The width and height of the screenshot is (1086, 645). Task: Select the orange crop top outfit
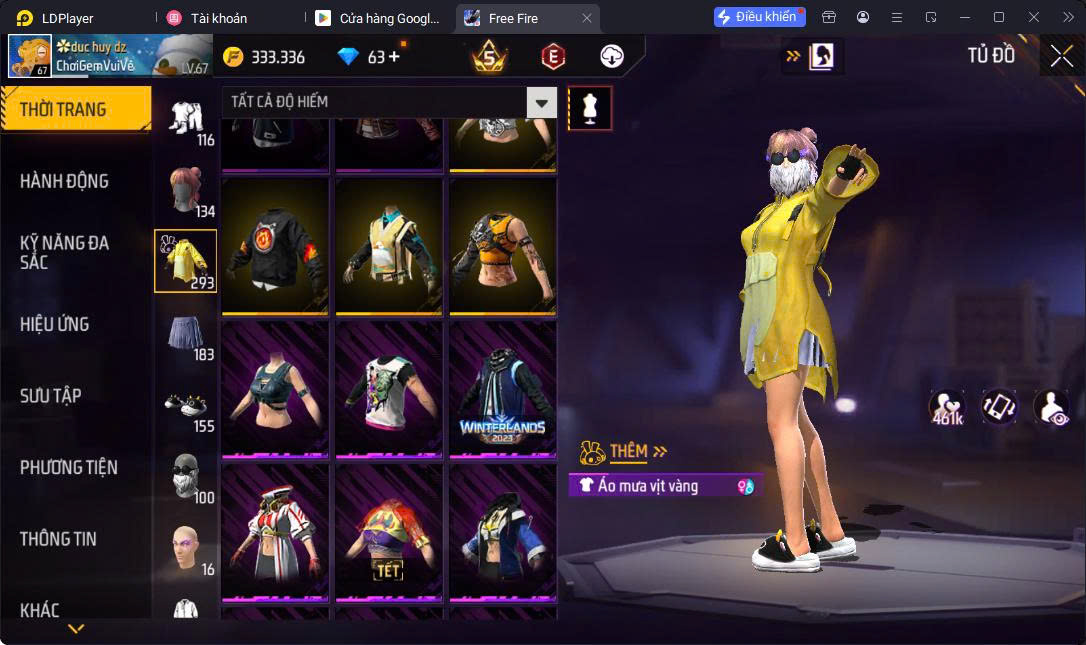(502, 247)
